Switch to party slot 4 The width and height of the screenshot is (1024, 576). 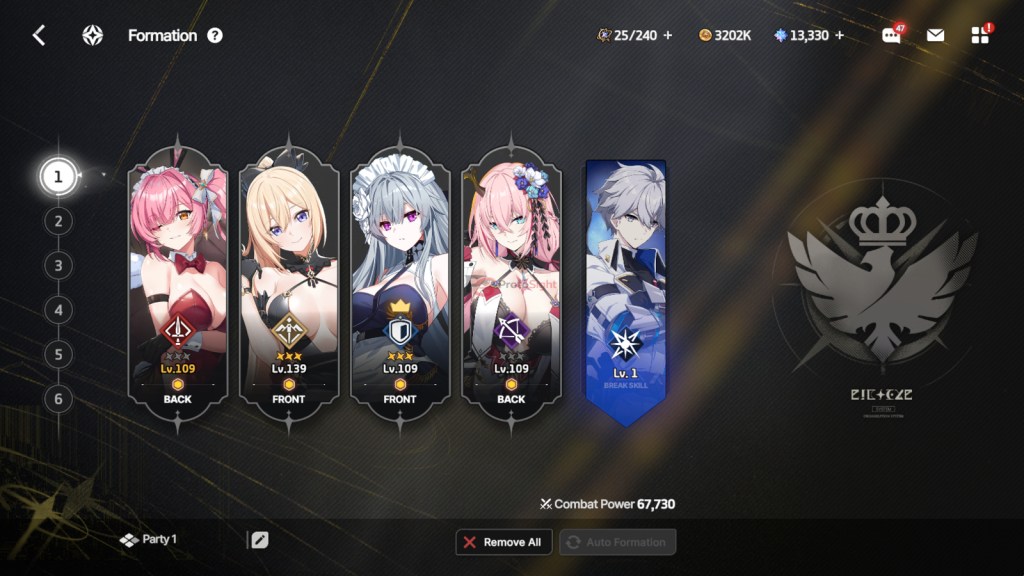(x=58, y=310)
